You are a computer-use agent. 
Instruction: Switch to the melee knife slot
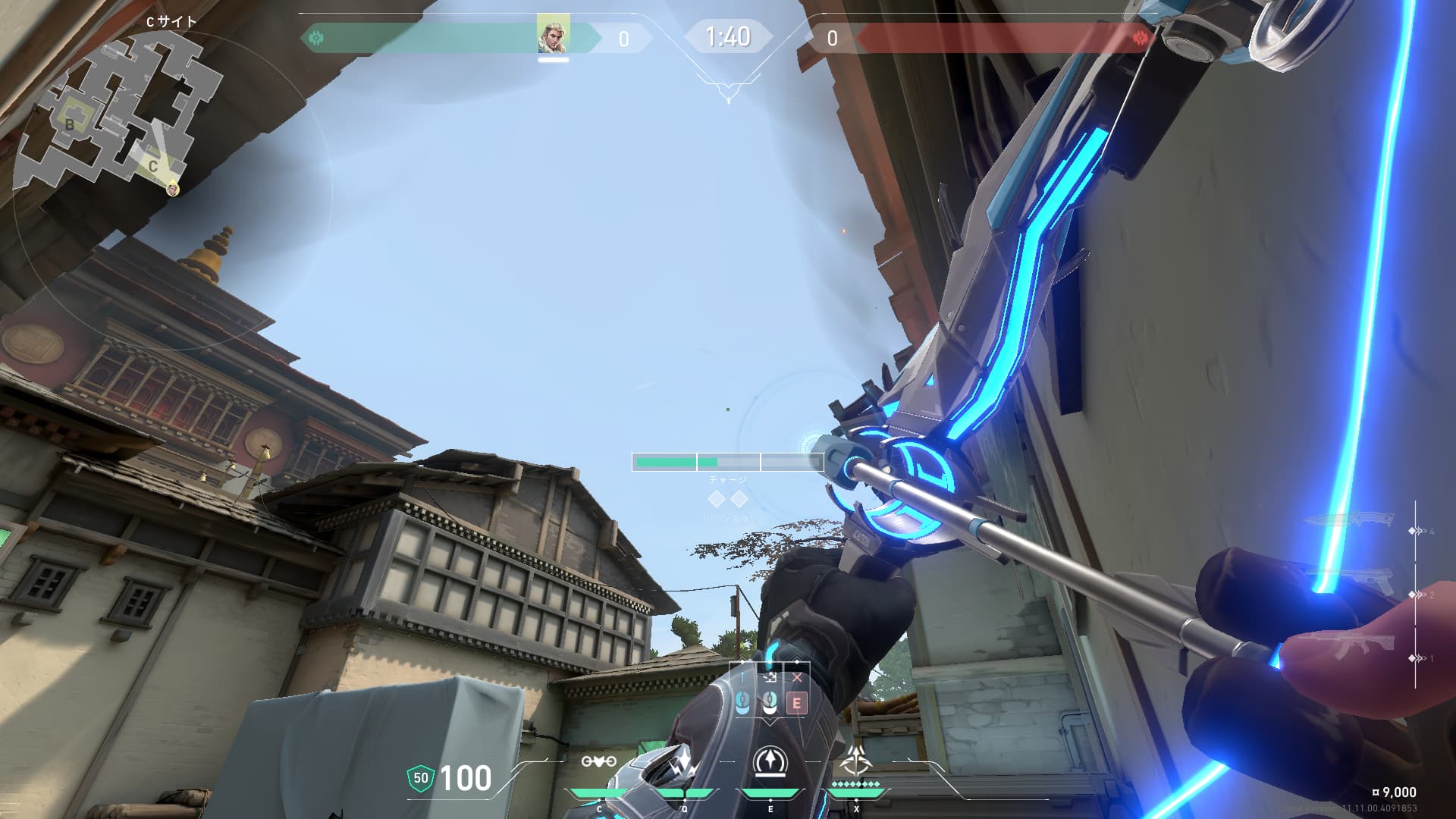pyautogui.click(x=1351, y=520)
